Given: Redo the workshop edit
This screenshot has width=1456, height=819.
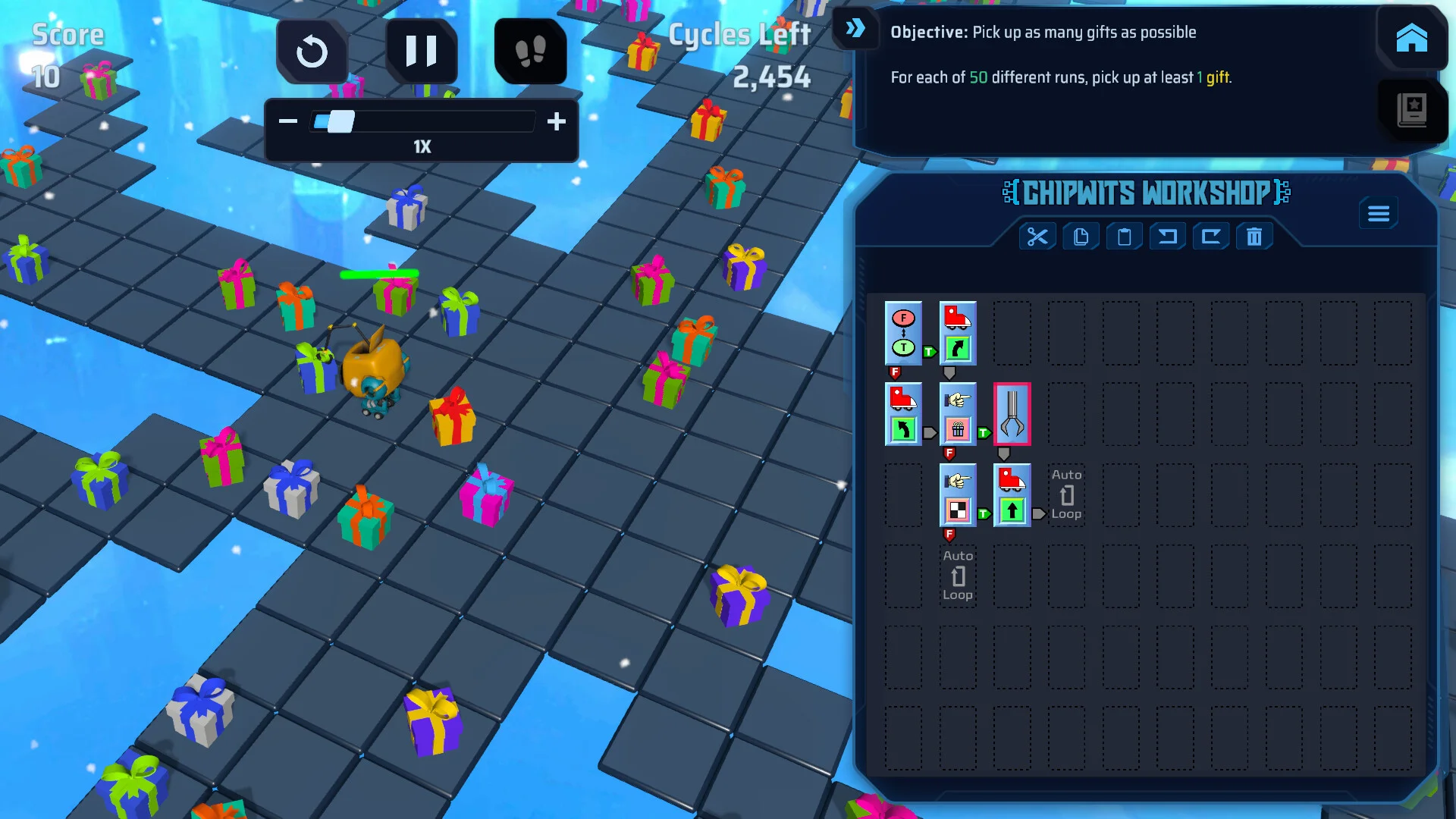Looking at the screenshot, I should pos(1211,237).
